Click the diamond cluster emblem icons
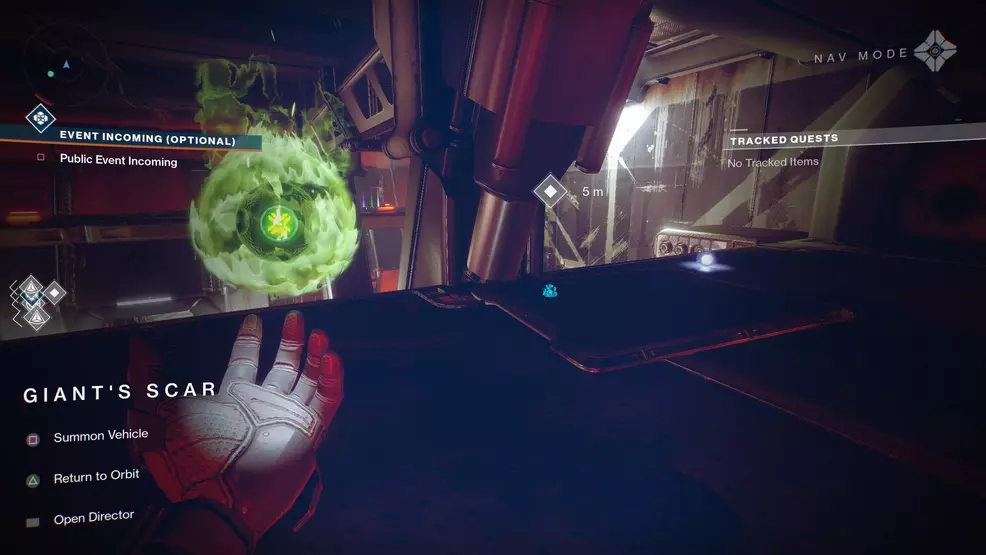The image size is (986, 555). [x=36, y=301]
